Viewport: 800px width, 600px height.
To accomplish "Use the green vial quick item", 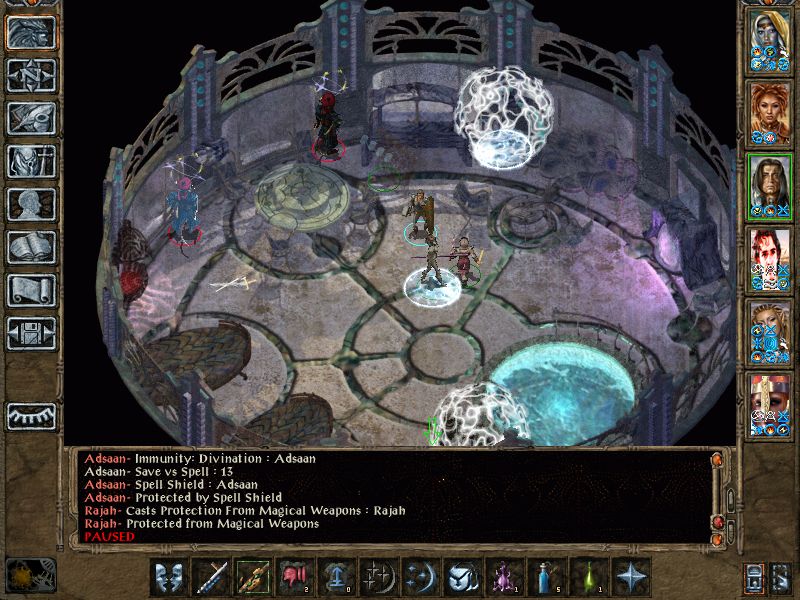I will [x=588, y=577].
